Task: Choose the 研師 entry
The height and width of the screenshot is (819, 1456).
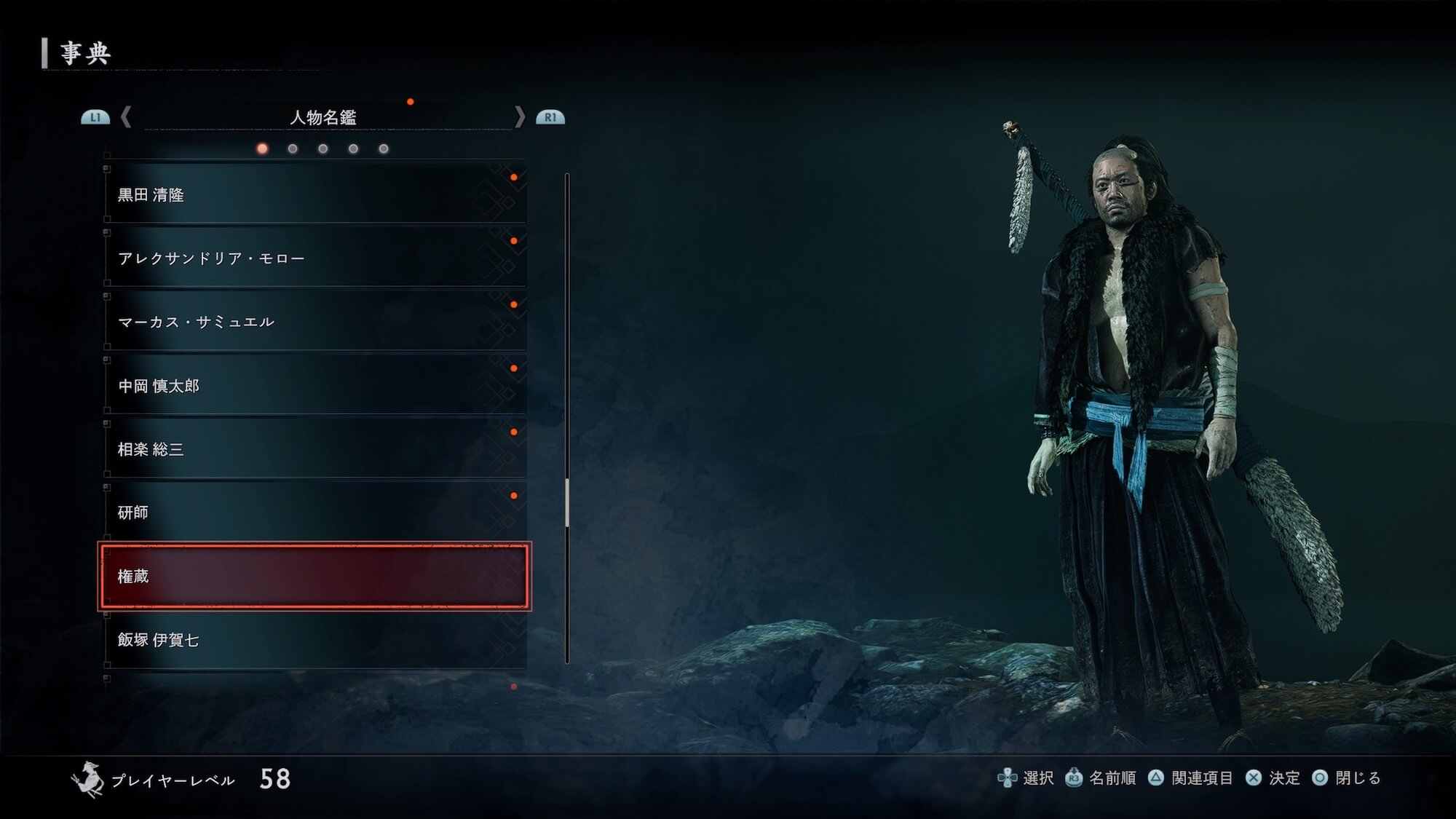Action: (x=314, y=512)
